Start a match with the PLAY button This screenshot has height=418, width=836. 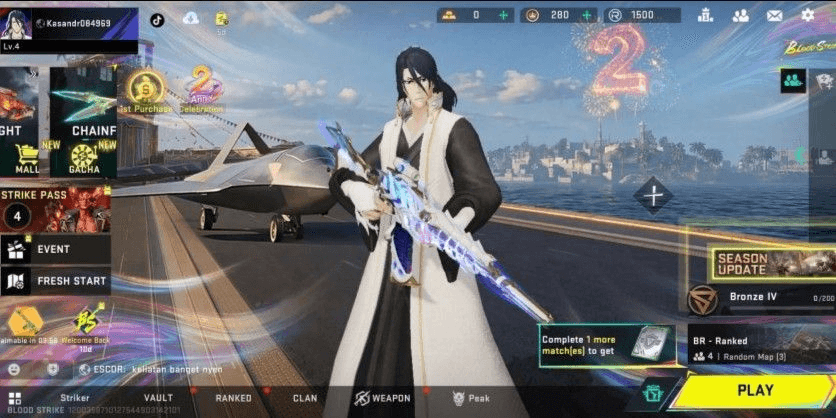click(x=755, y=390)
